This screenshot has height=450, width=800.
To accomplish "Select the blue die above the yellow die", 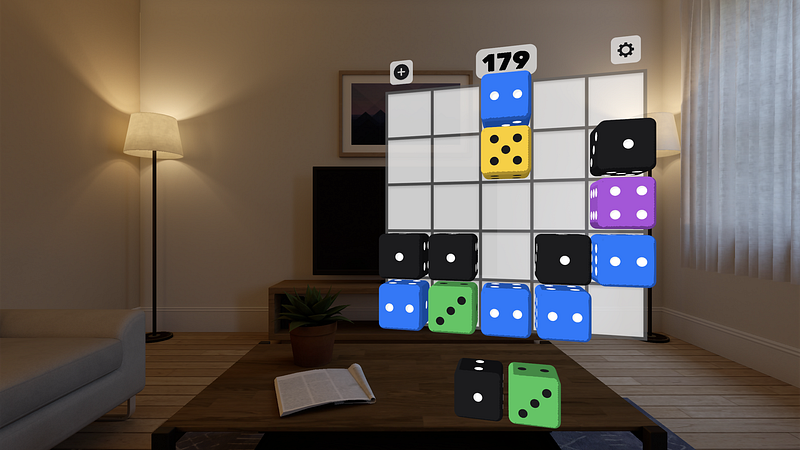I will point(506,99).
